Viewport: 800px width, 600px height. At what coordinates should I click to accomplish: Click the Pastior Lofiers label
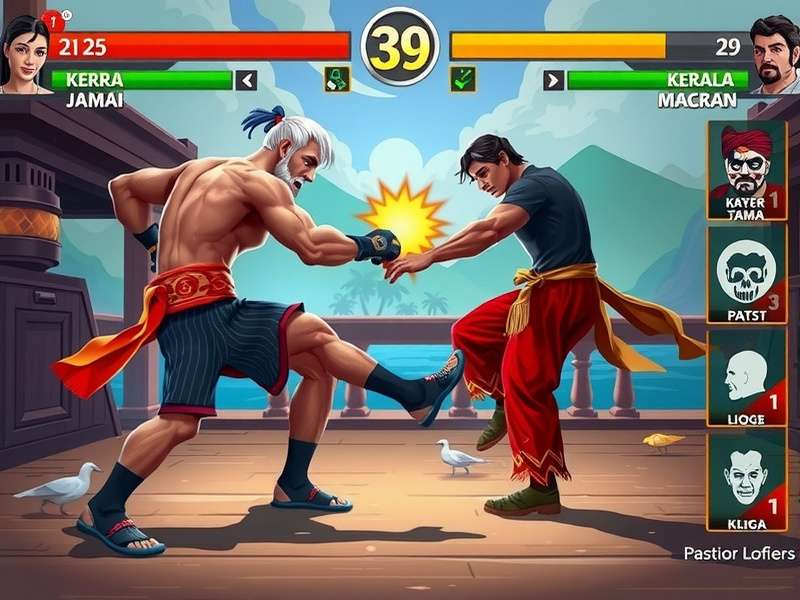click(x=739, y=553)
